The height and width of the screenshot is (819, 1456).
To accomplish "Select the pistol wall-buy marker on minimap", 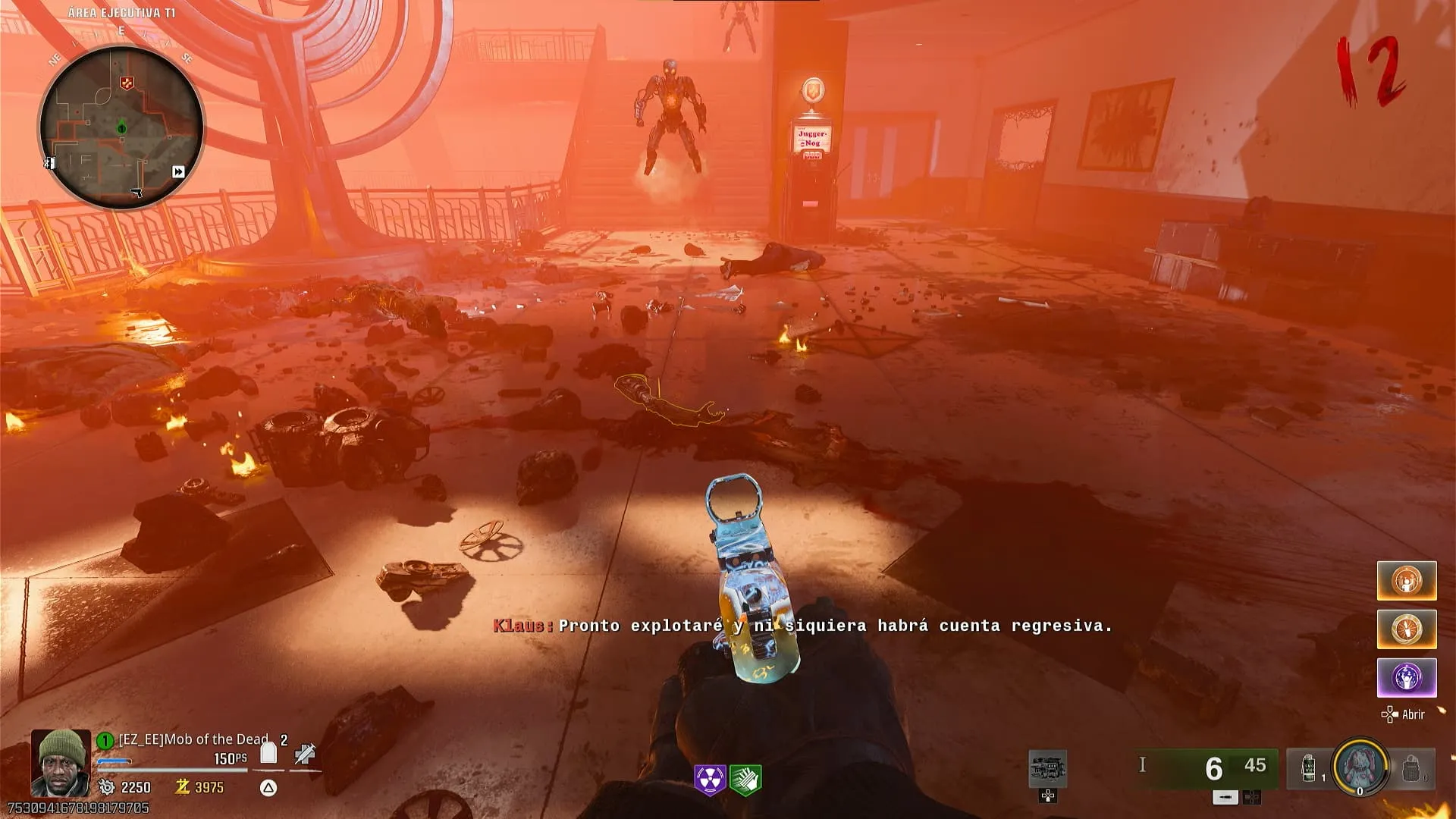I will pos(136,193).
